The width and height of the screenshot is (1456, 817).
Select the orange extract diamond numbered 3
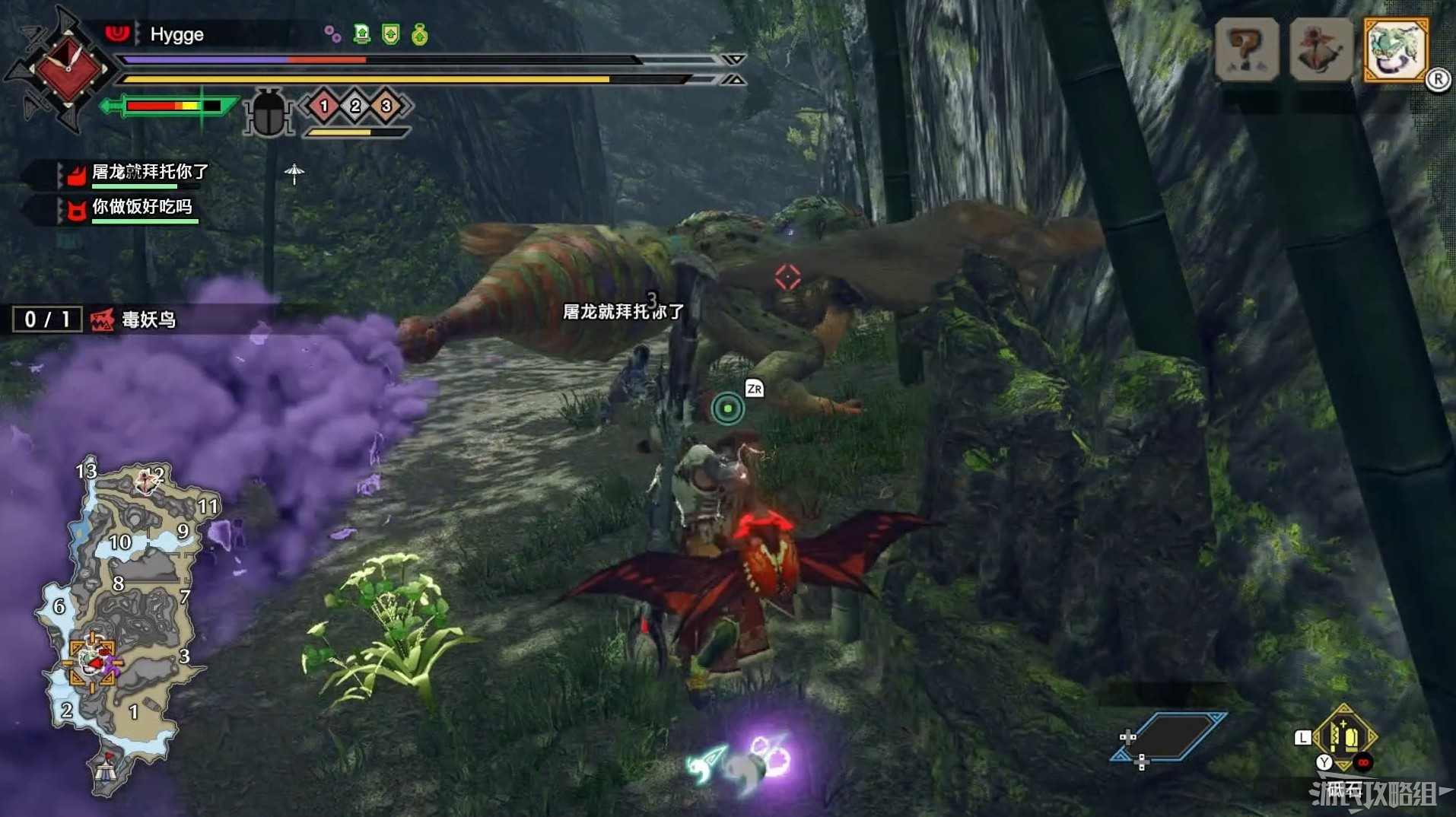386,106
